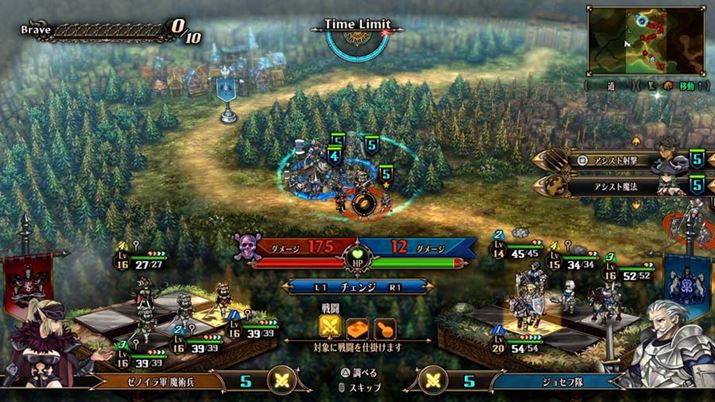Click the allied unit's crossed swords emblem

point(433,380)
